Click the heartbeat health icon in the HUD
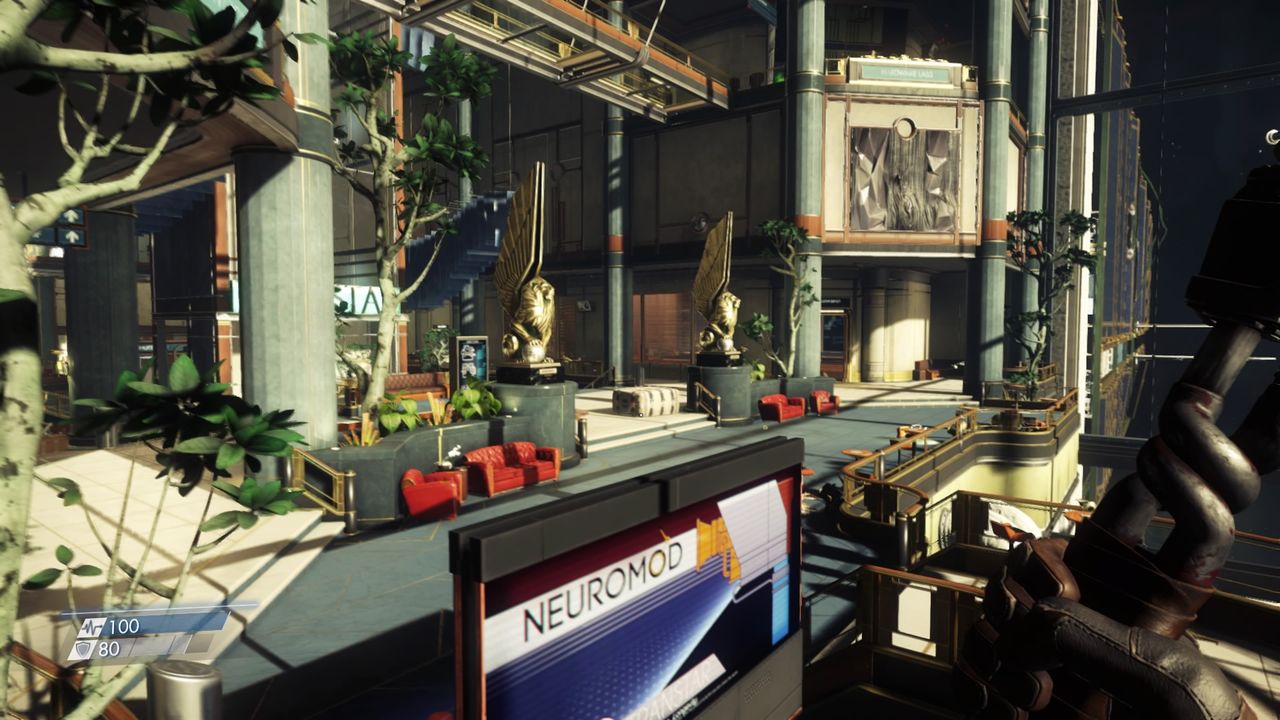The image size is (1280, 720). (92, 626)
